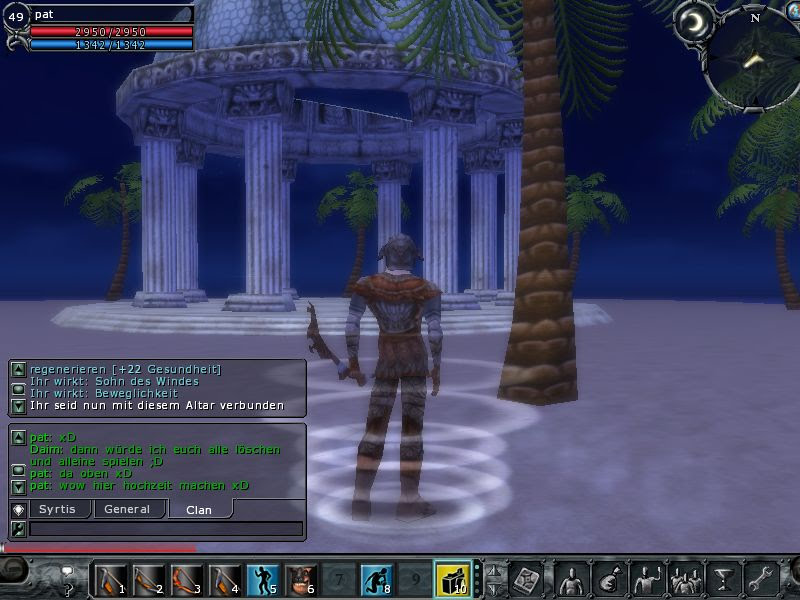Use the bow ability in slot 2

tap(147, 578)
